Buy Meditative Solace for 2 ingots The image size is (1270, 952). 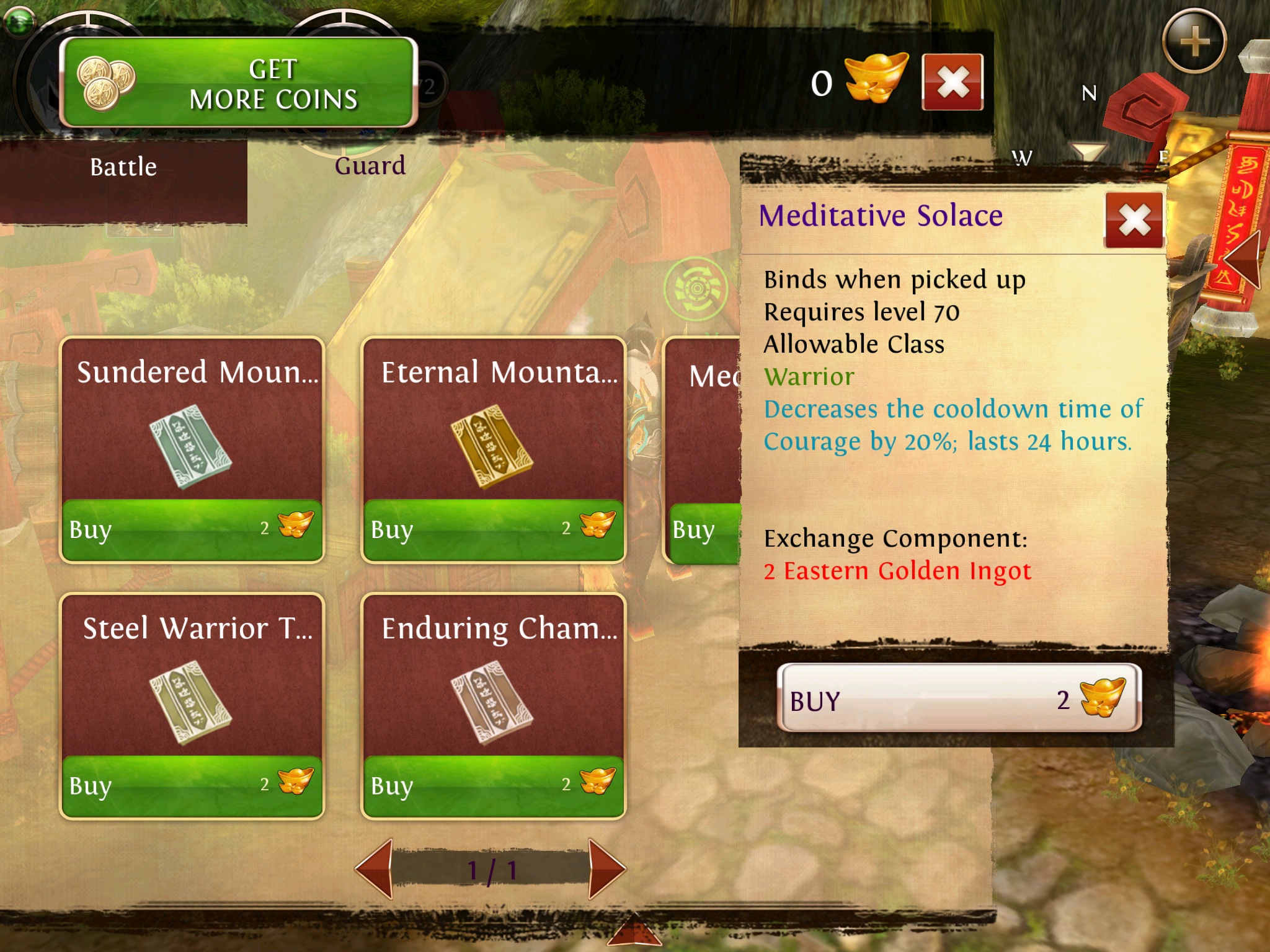tap(958, 699)
